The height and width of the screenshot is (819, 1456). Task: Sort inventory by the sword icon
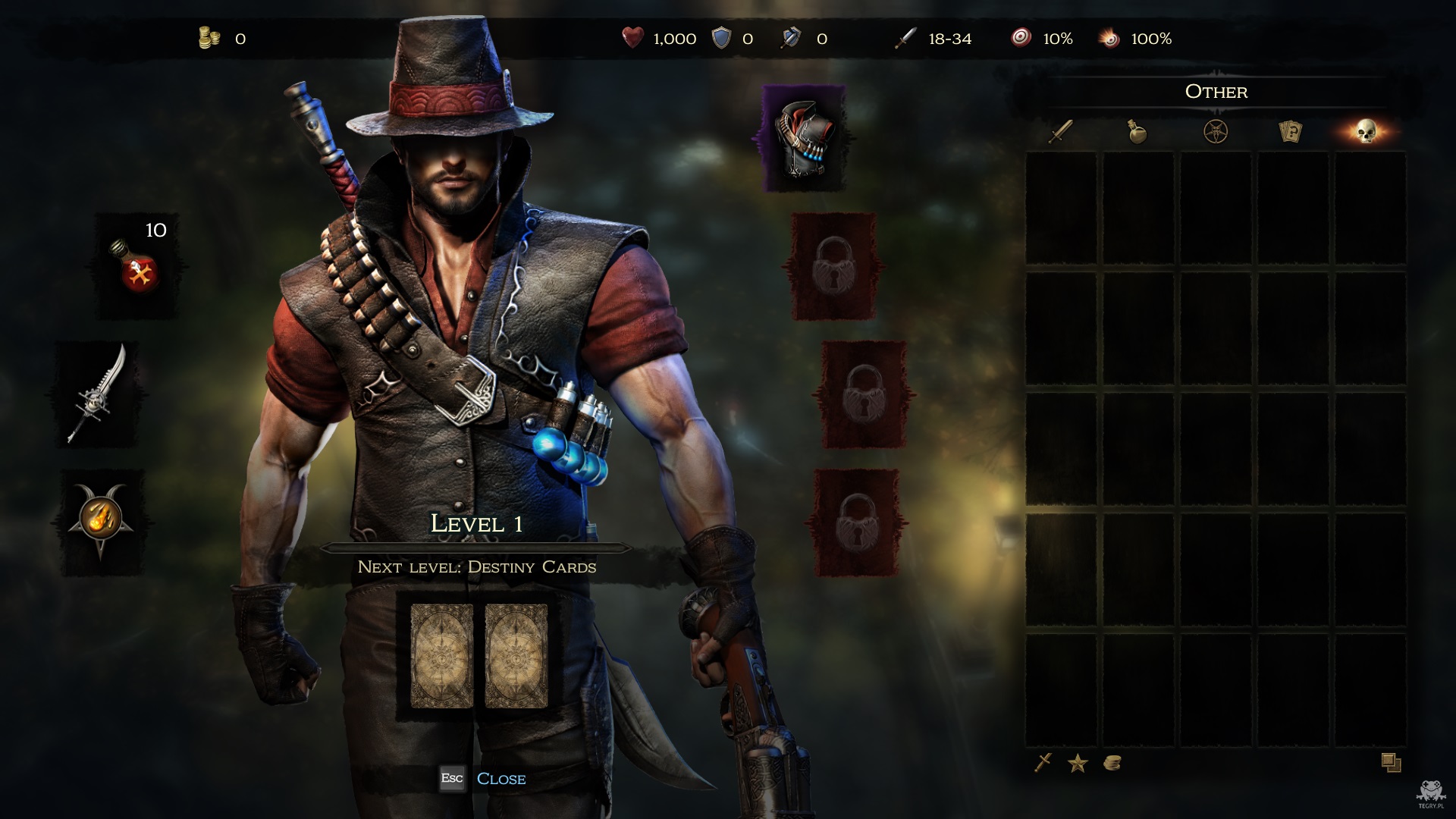click(x=1043, y=763)
